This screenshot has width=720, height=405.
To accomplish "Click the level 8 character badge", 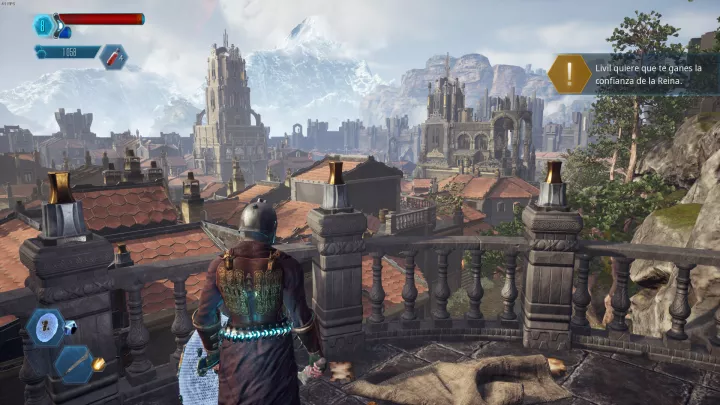I will (44, 25).
